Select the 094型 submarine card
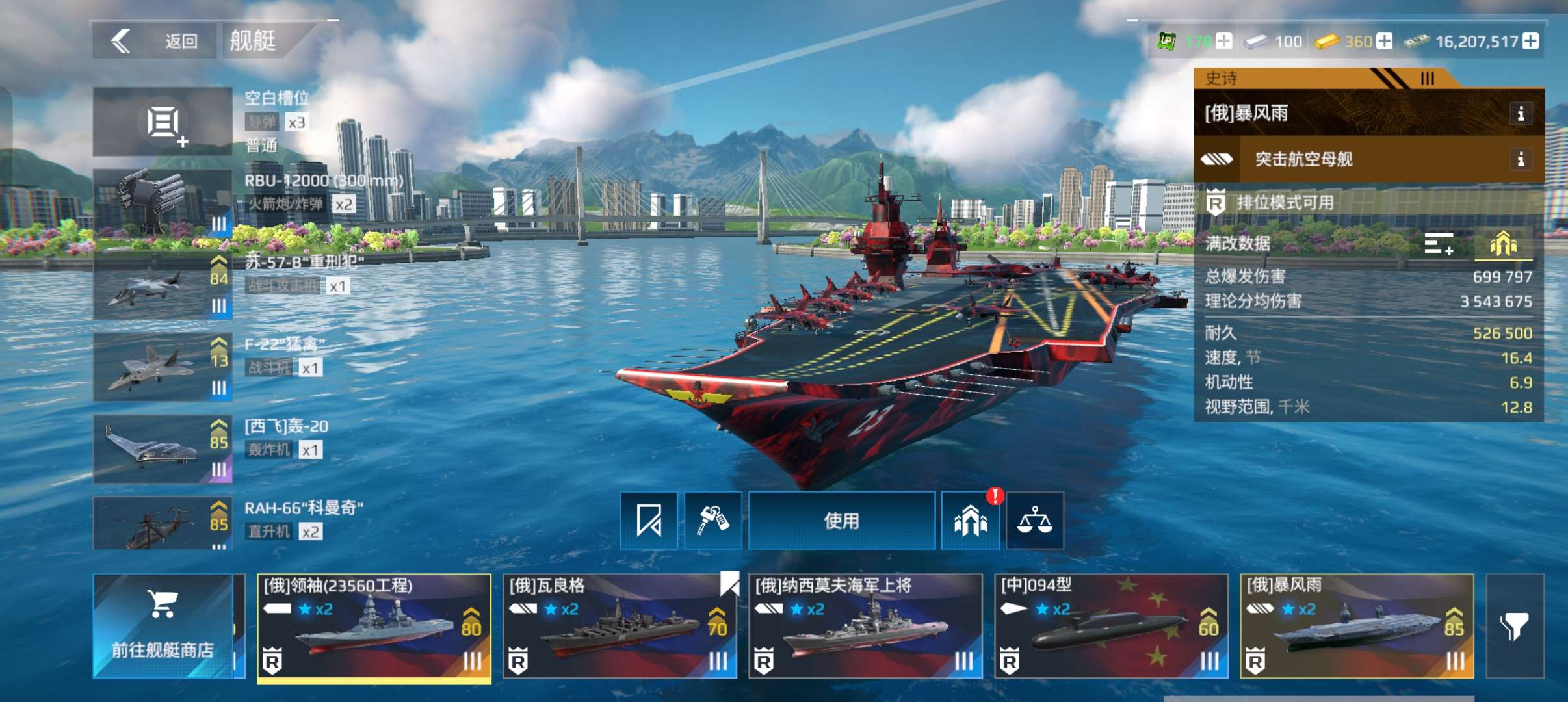This screenshot has width=1568, height=702. (x=1111, y=626)
